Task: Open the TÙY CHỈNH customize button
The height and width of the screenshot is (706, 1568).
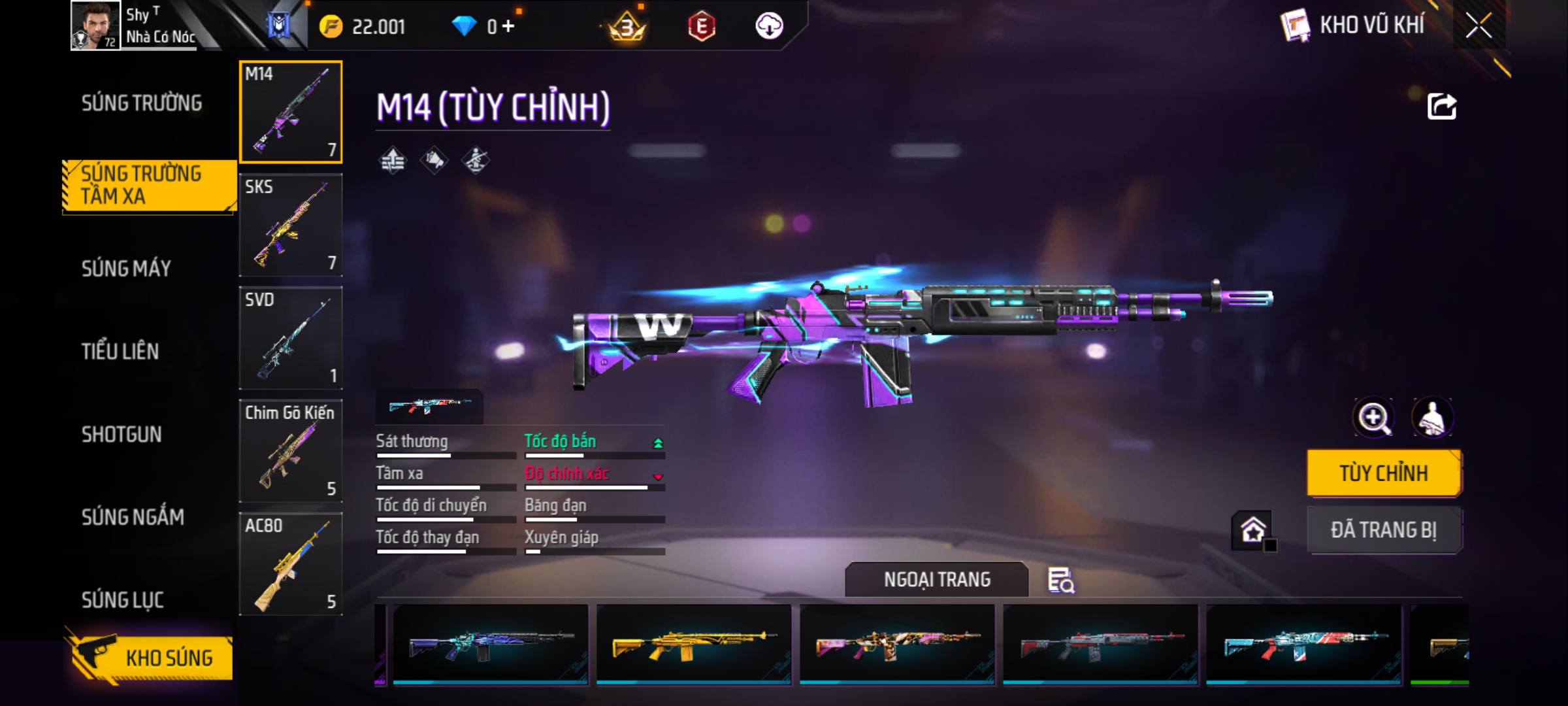Action: [1384, 473]
